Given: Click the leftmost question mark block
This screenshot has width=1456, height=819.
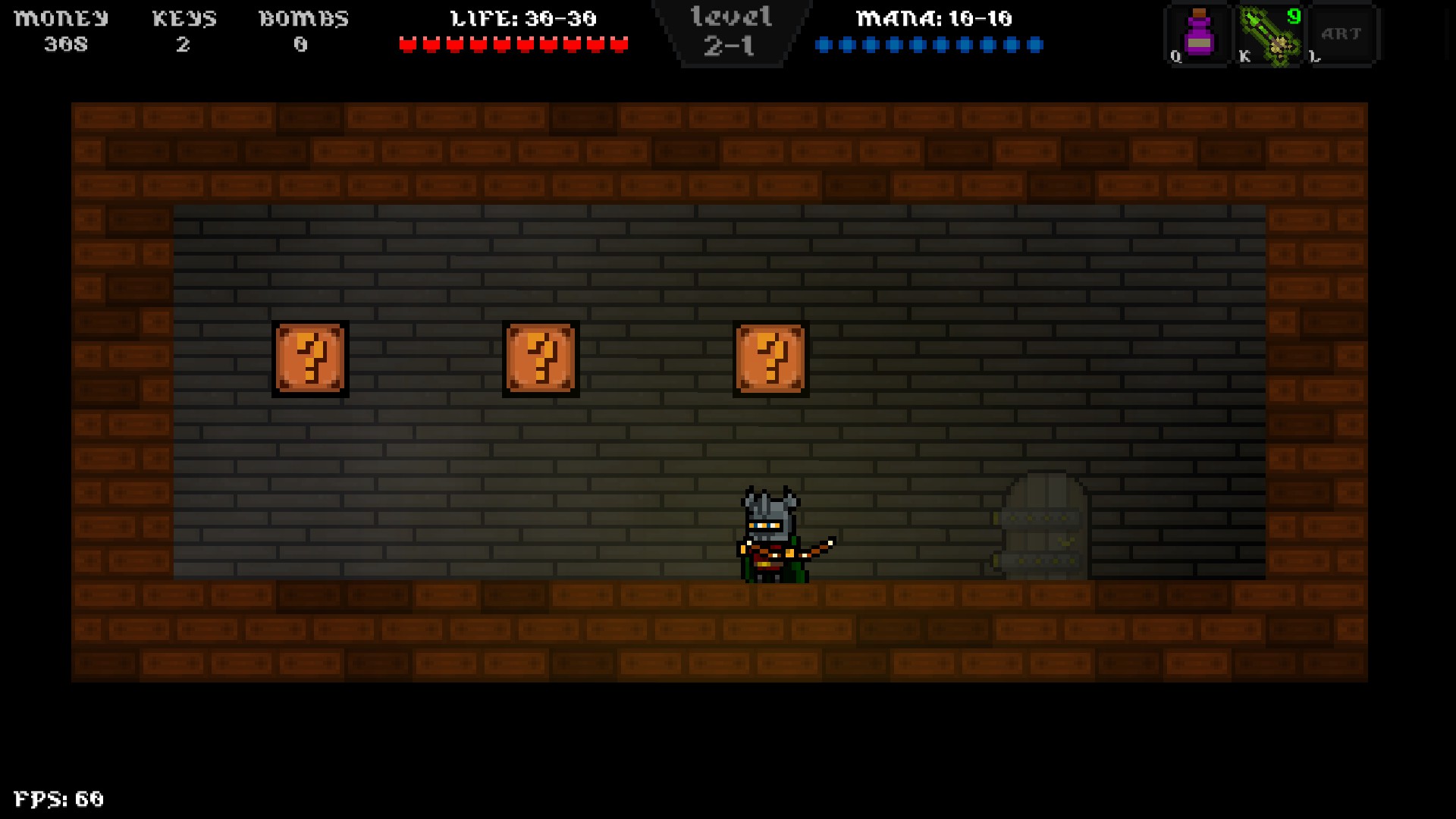Looking at the screenshot, I should [x=312, y=358].
